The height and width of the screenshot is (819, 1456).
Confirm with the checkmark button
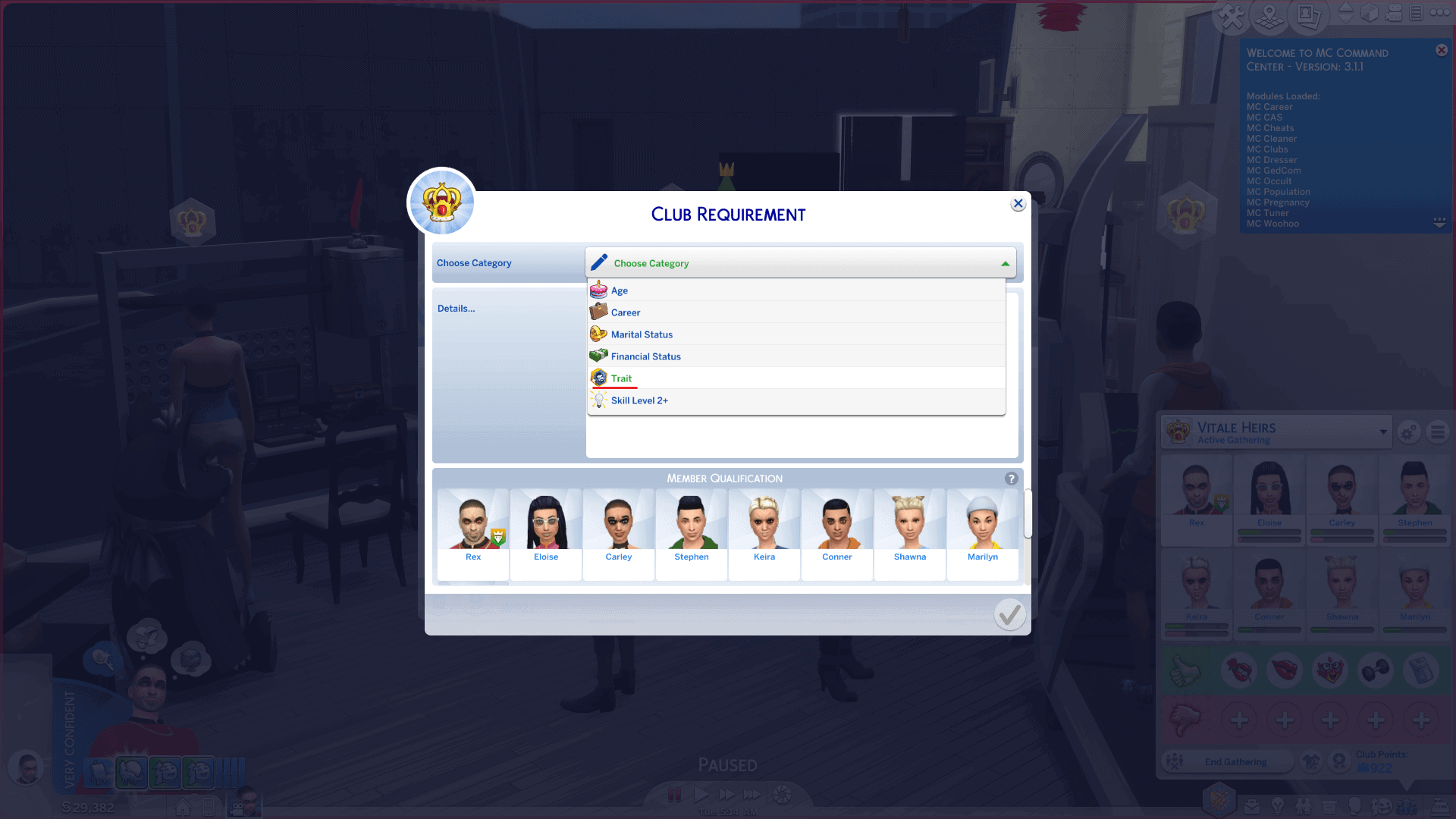1009,614
